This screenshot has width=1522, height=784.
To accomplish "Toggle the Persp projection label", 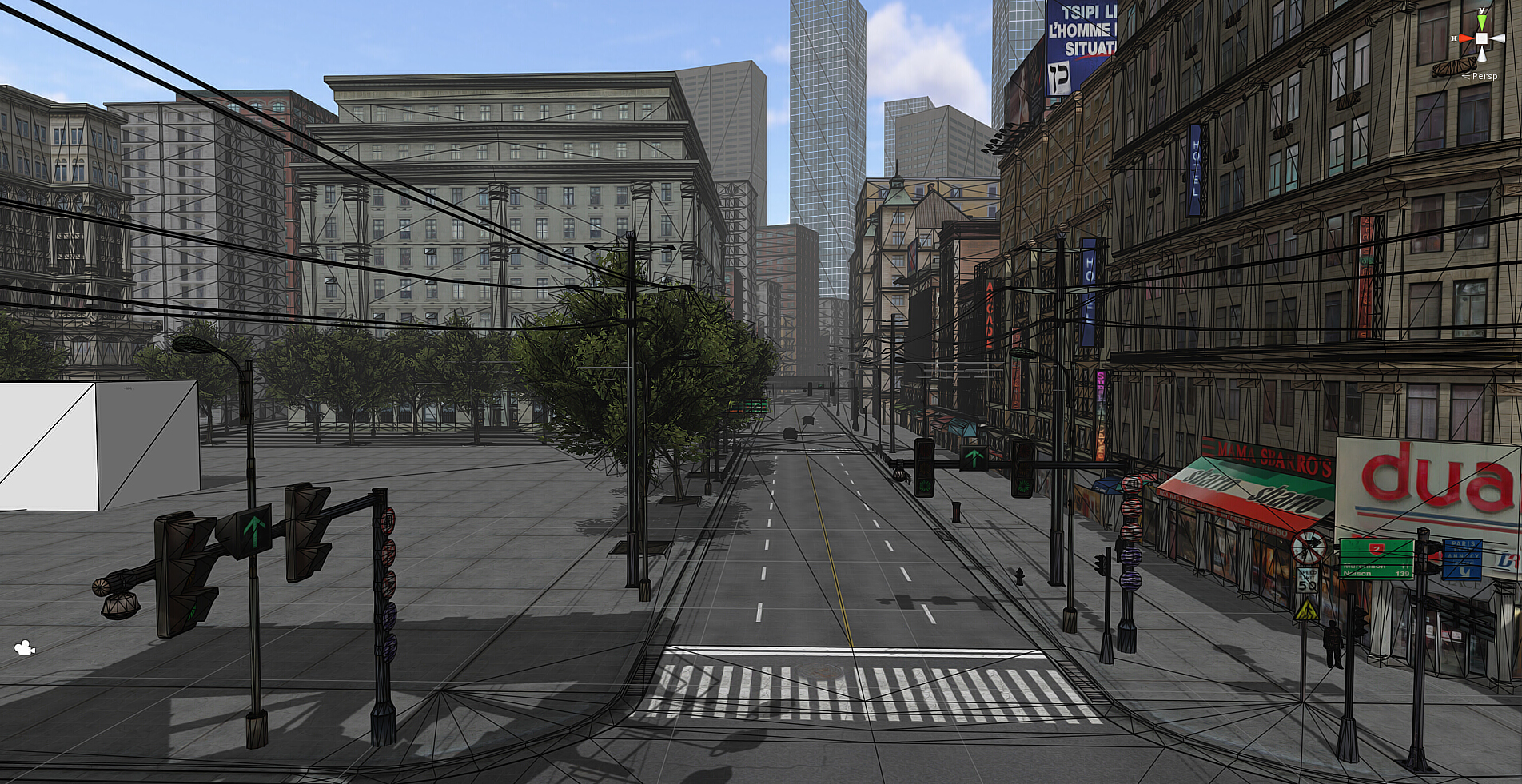I will point(1484,76).
